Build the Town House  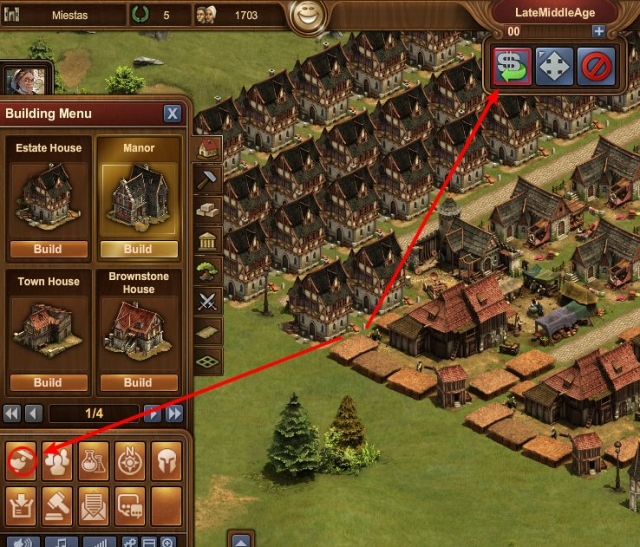48,382
